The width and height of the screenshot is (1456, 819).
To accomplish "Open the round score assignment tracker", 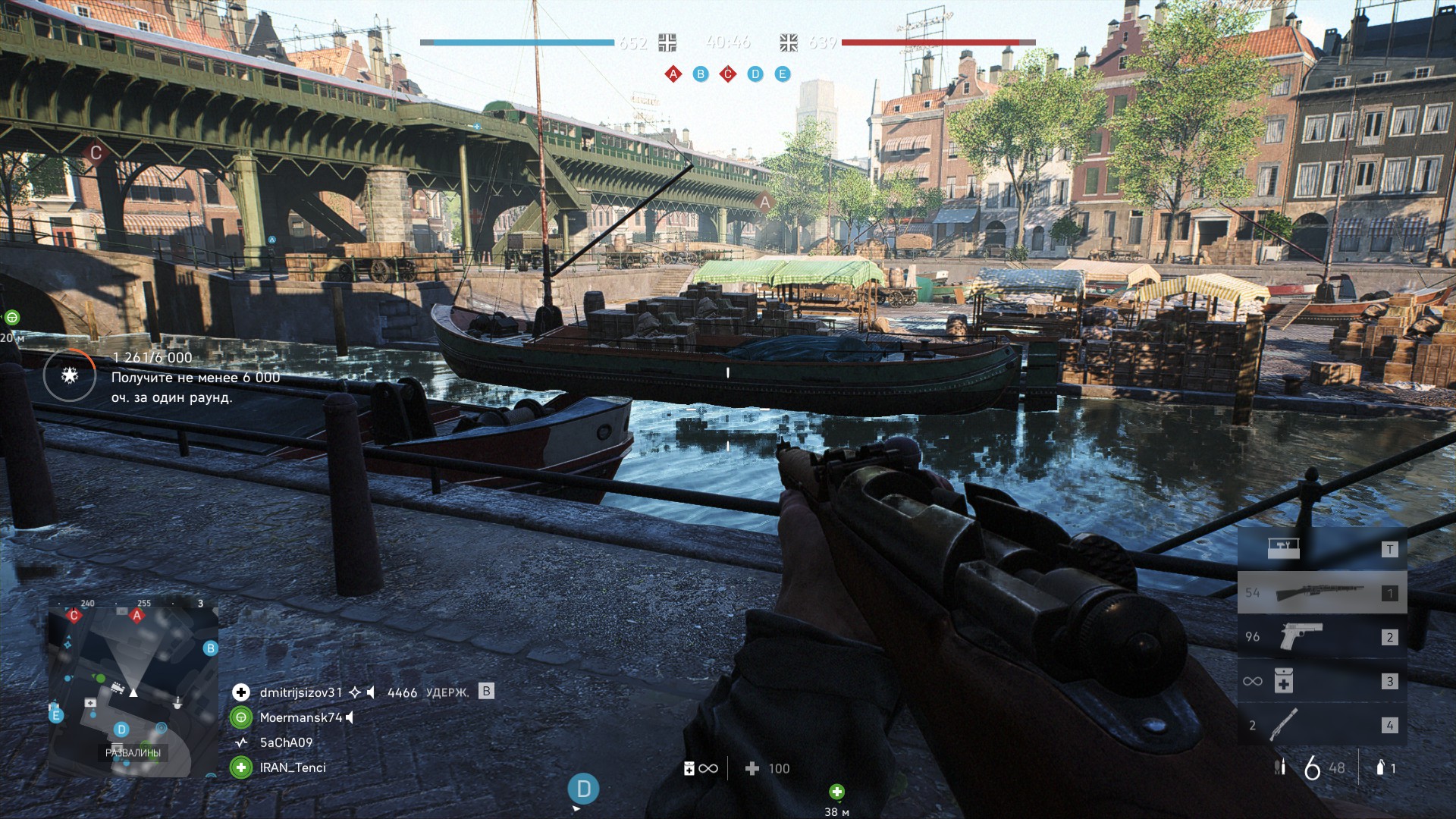I will click(x=70, y=375).
